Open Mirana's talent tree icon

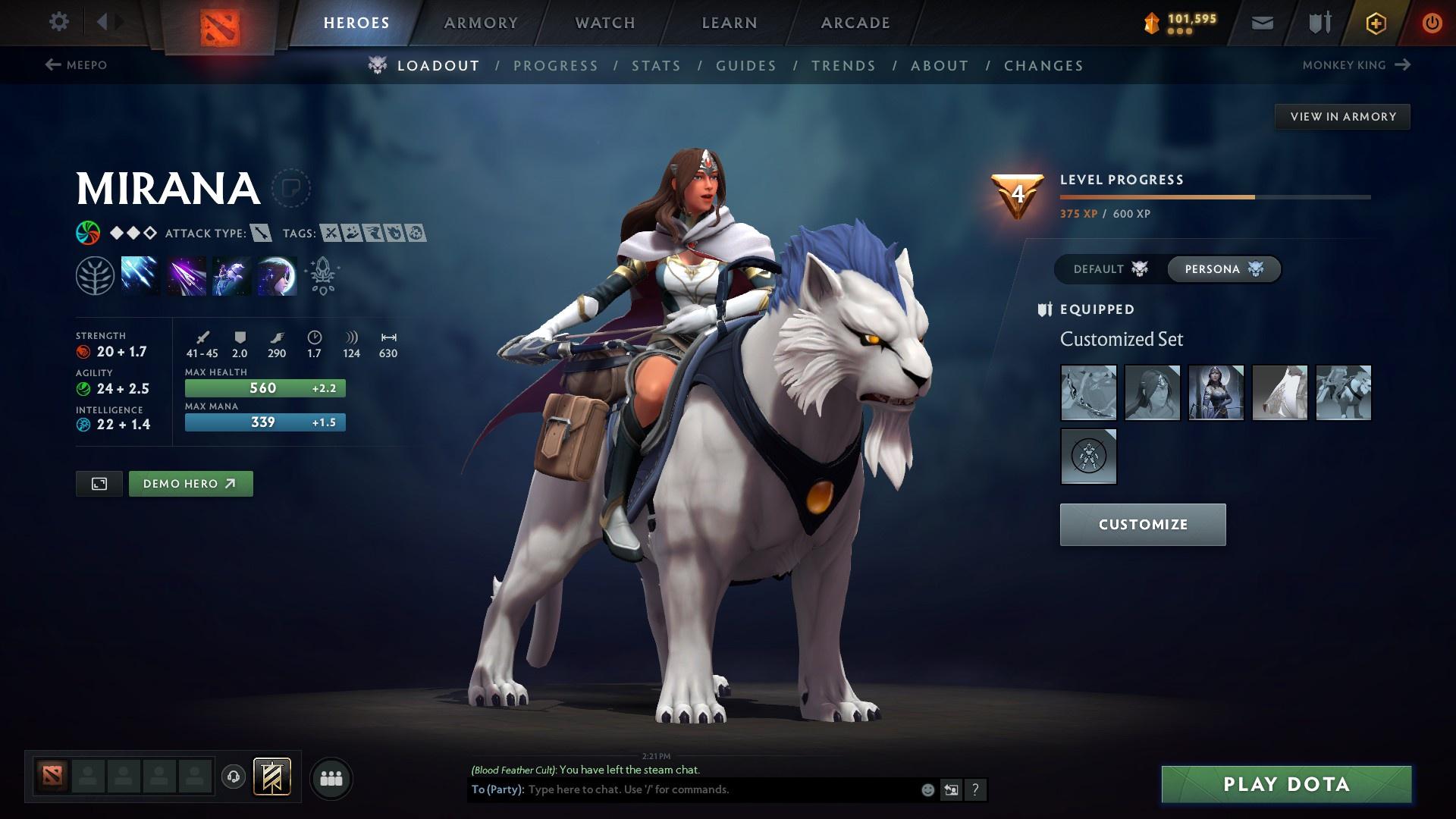point(95,275)
